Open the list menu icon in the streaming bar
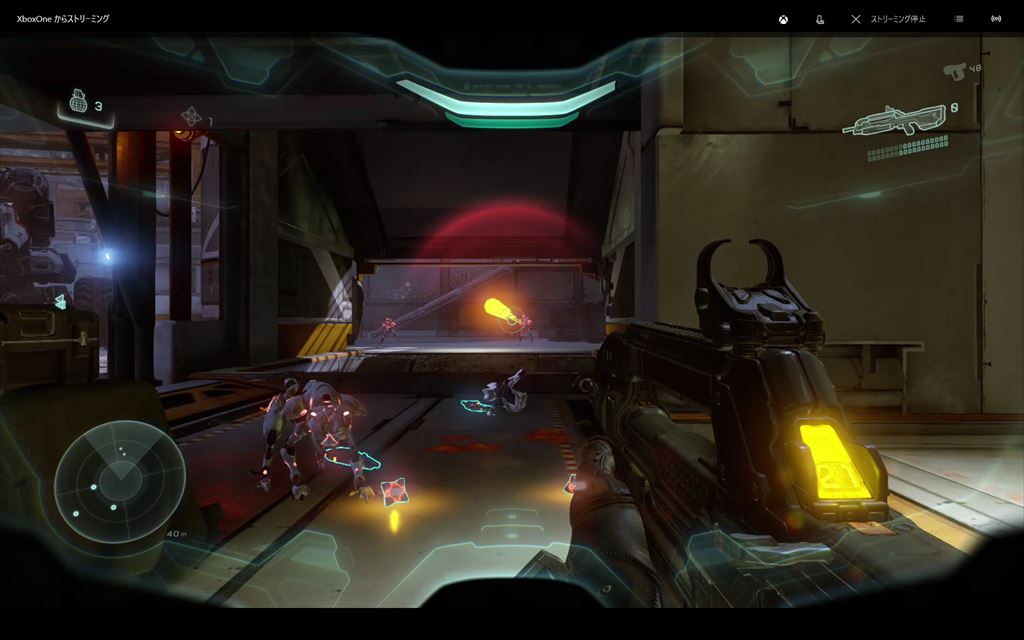Image resolution: width=1024 pixels, height=640 pixels. pos(959,19)
